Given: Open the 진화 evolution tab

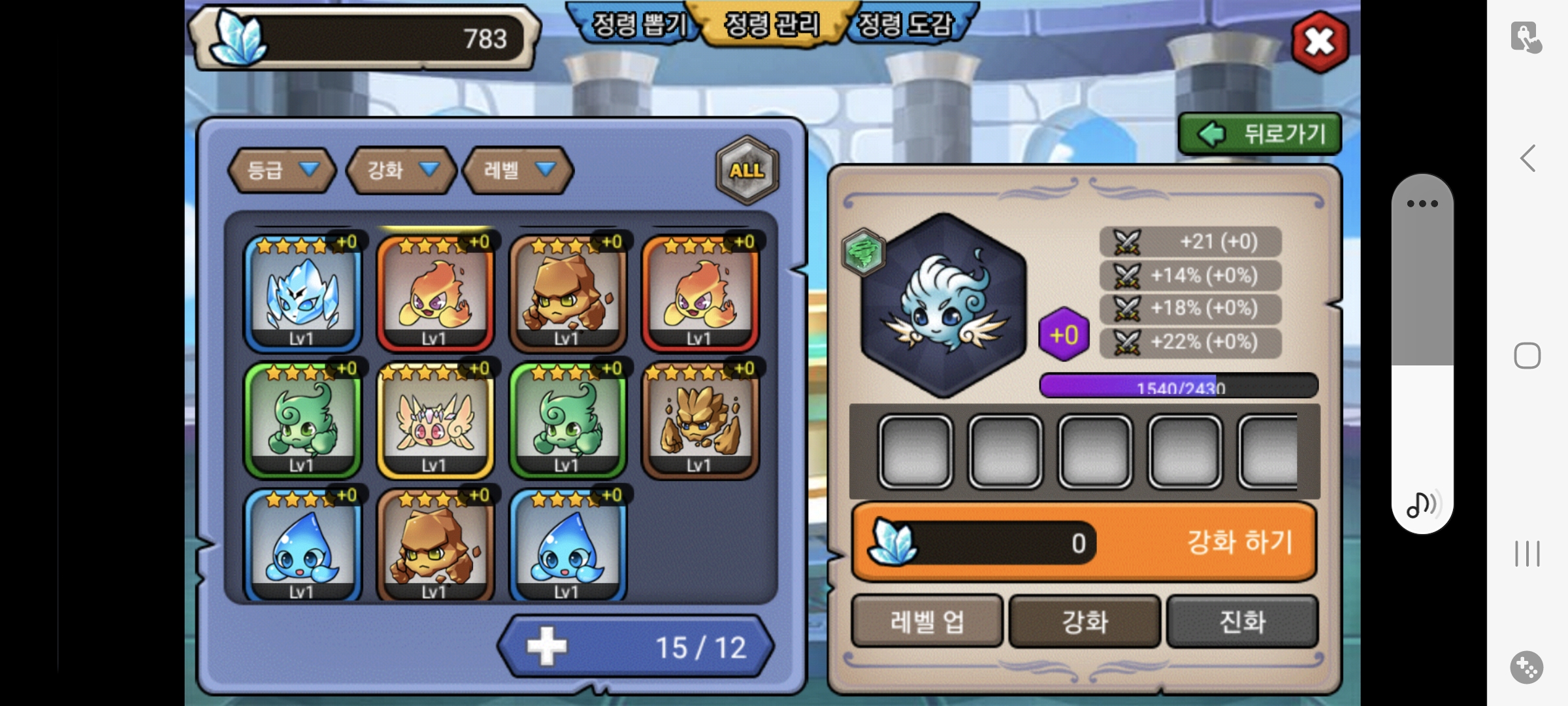Looking at the screenshot, I should pyautogui.click(x=1242, y=621).
